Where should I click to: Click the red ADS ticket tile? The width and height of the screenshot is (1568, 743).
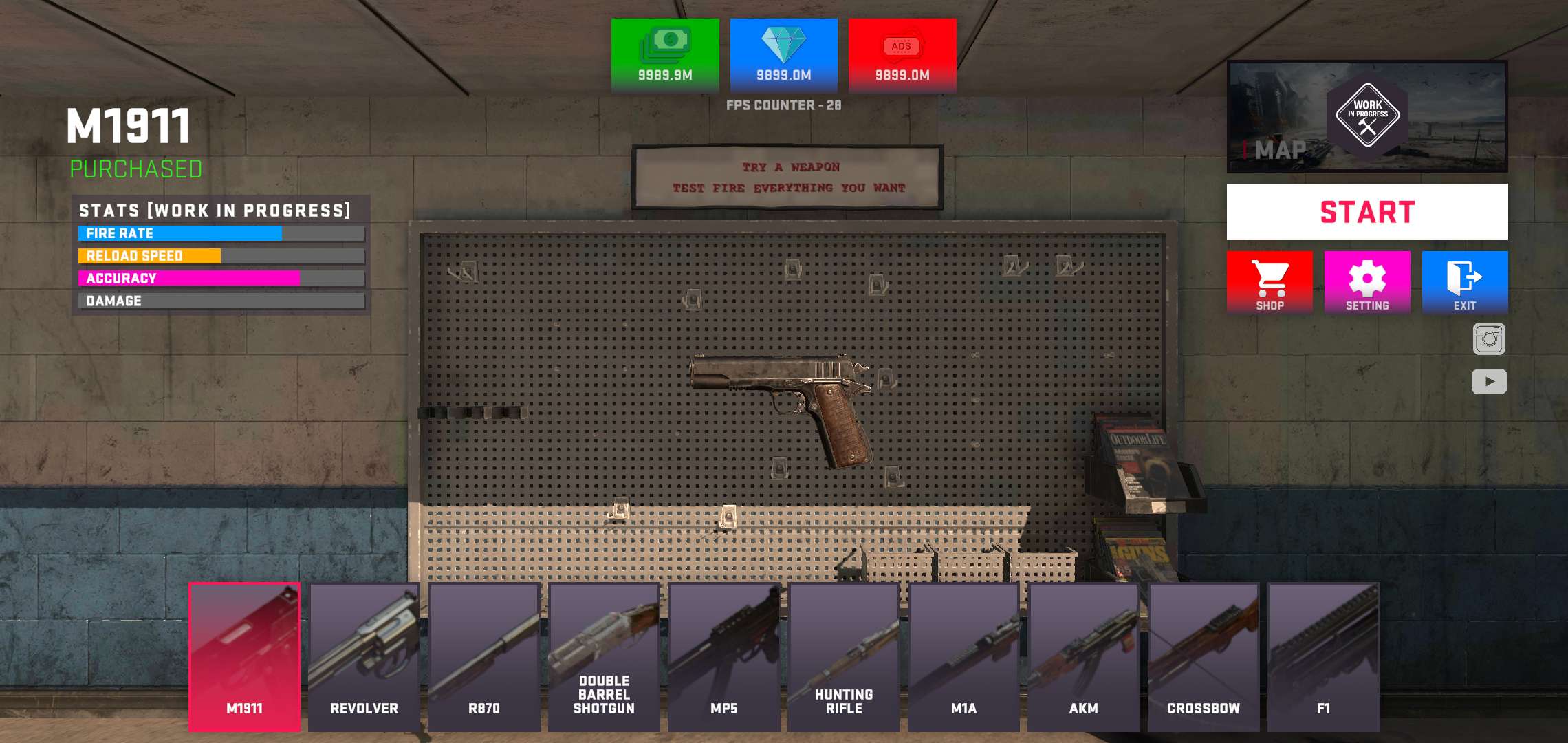coord(902,55)
